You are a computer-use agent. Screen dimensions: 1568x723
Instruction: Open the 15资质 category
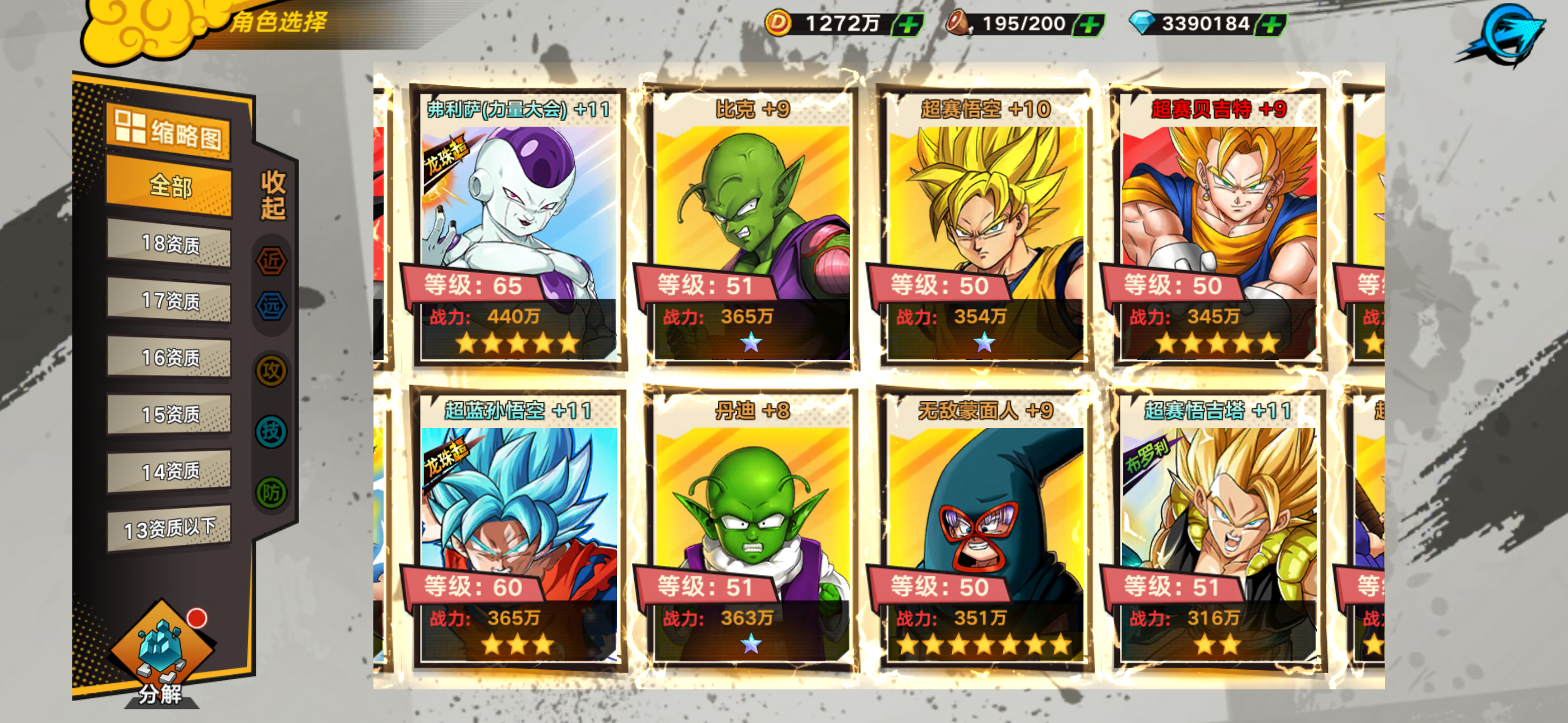pos(169,414)
